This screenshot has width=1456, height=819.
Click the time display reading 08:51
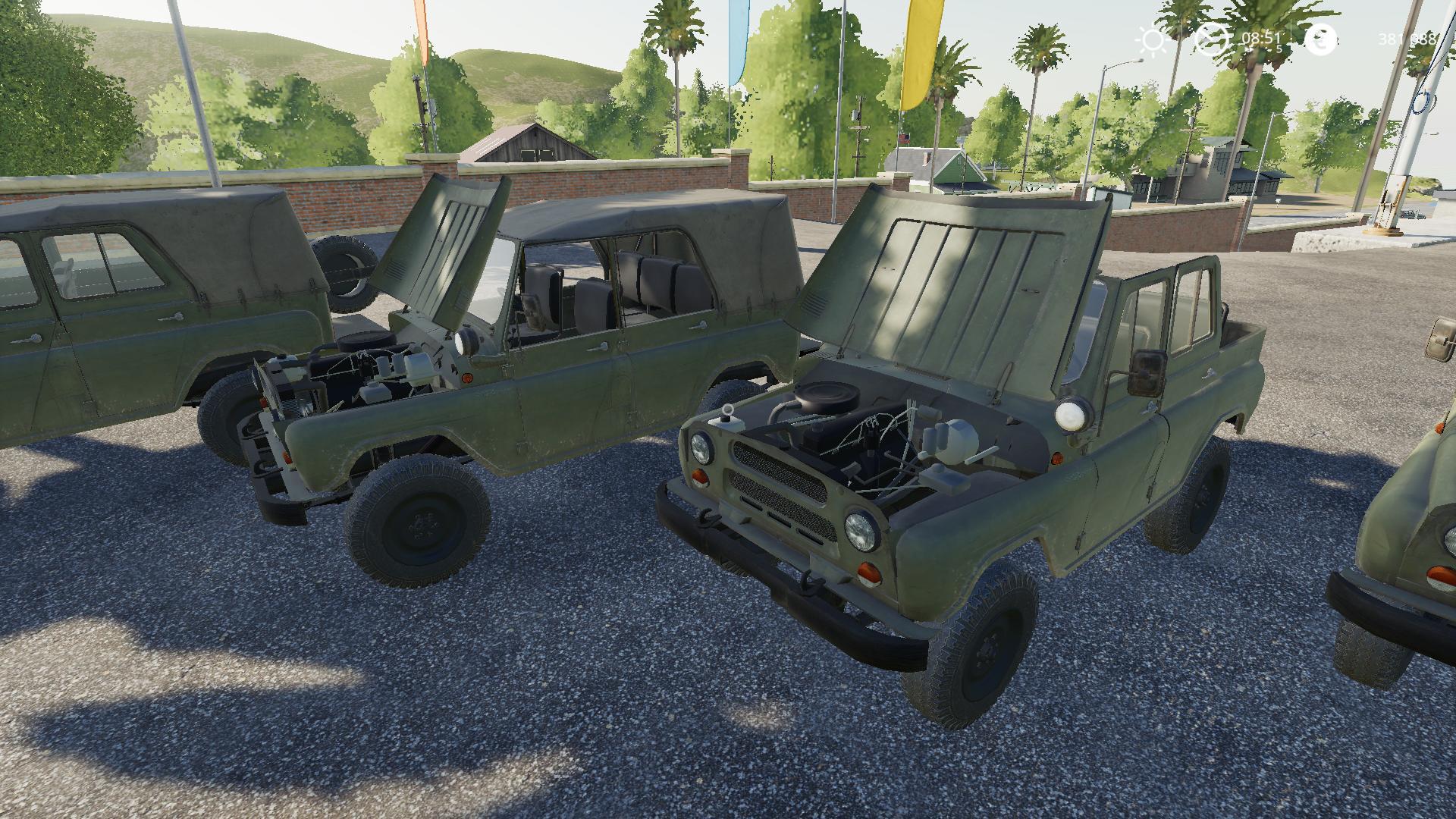(1261, 37)
